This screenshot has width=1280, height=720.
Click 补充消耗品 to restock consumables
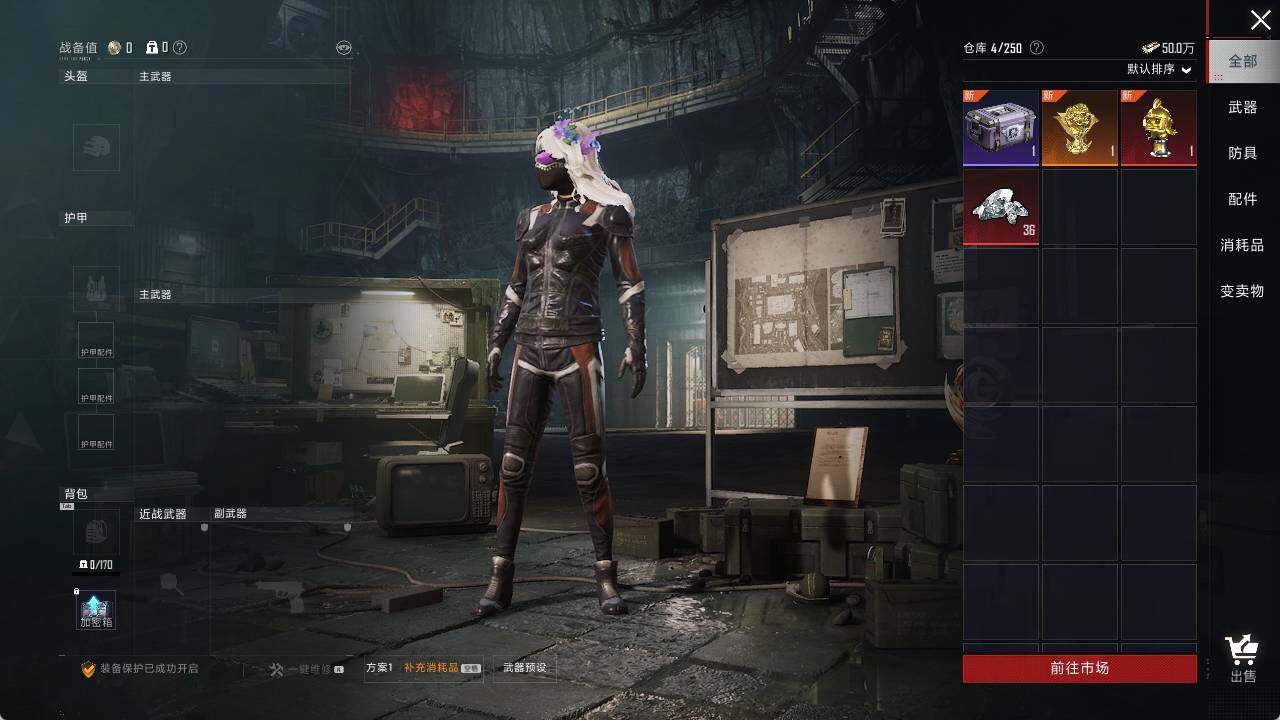[431, 668]
